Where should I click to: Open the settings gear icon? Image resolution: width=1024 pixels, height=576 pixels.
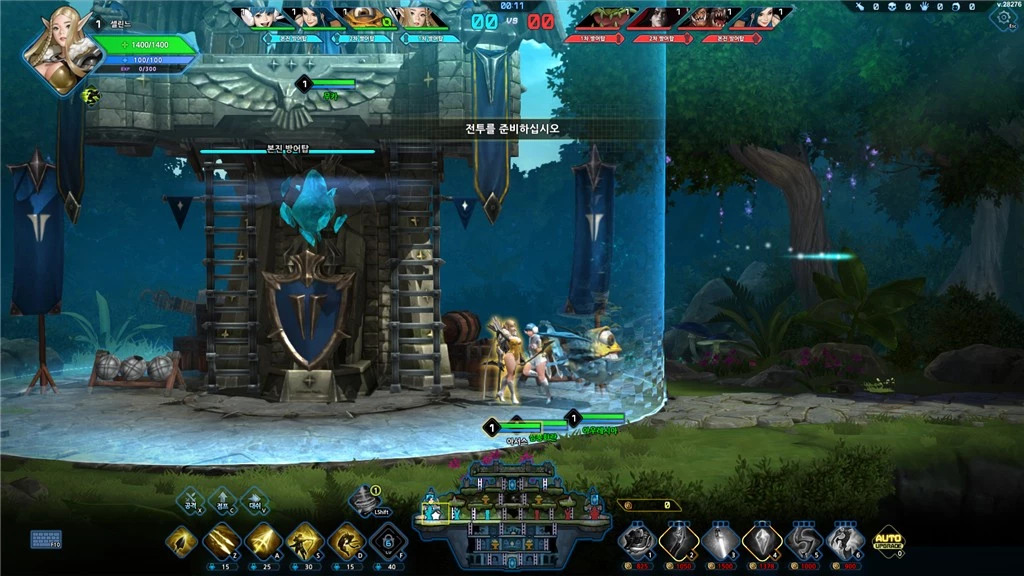coord(1003,18)
